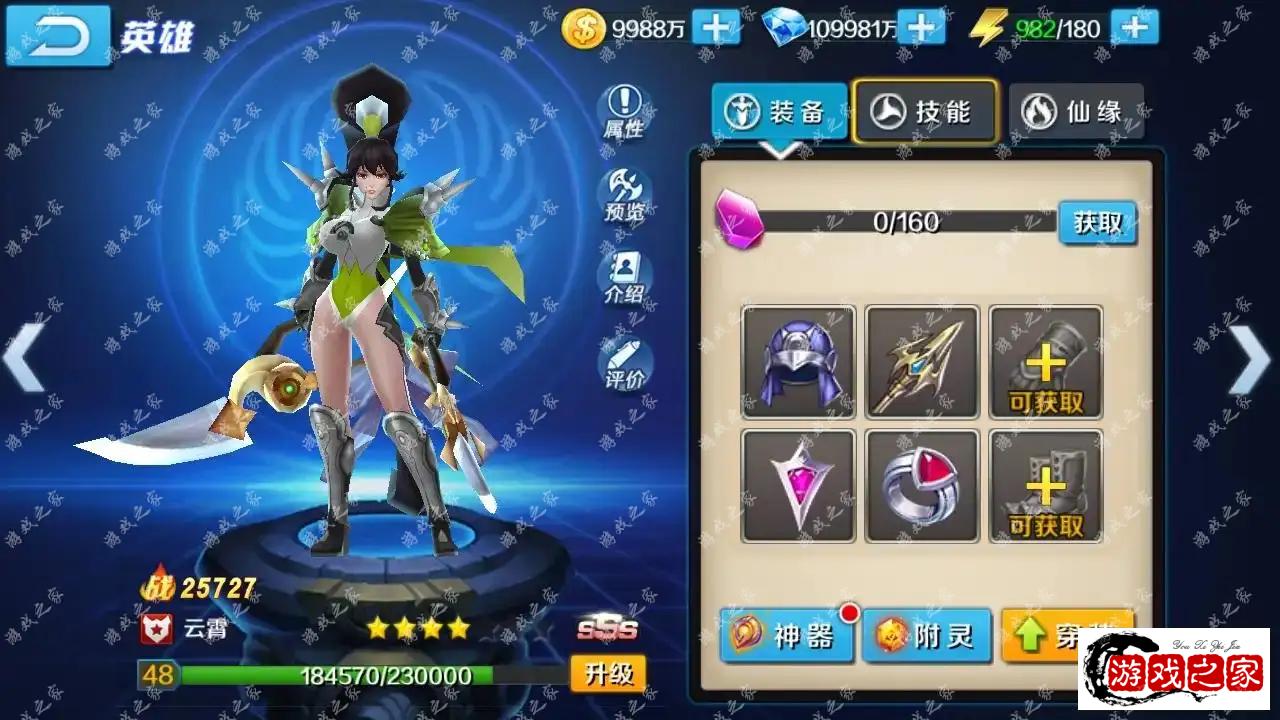Select the purple helmet equipment slot

point(798,362)
